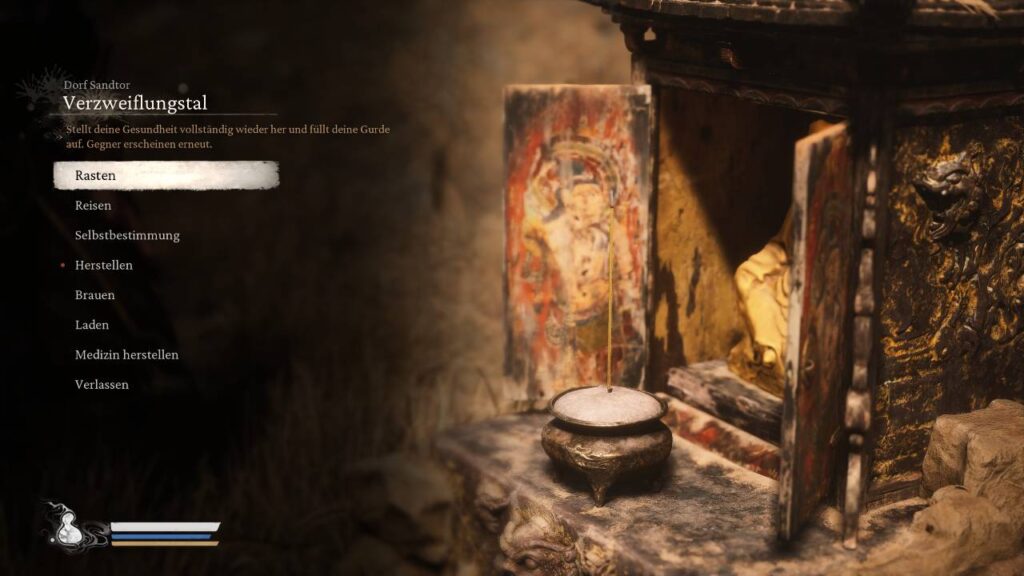1024x576 pixels.
Task: Click Verlassen to leave the shrine
Action: tap(102, 385)
